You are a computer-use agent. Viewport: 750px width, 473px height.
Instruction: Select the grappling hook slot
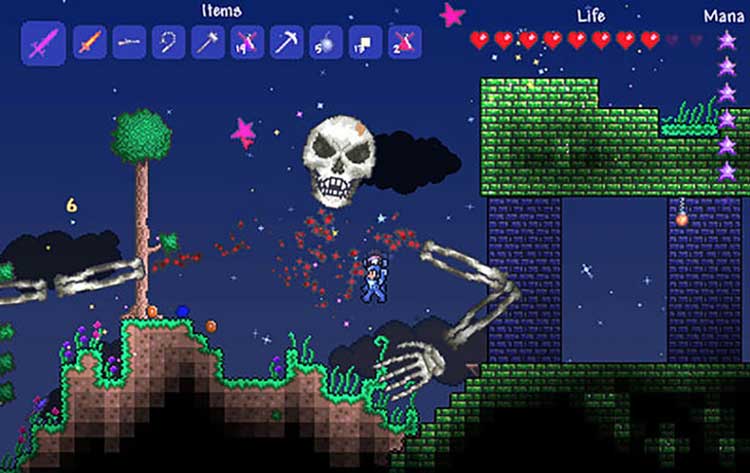pos(168,43)
